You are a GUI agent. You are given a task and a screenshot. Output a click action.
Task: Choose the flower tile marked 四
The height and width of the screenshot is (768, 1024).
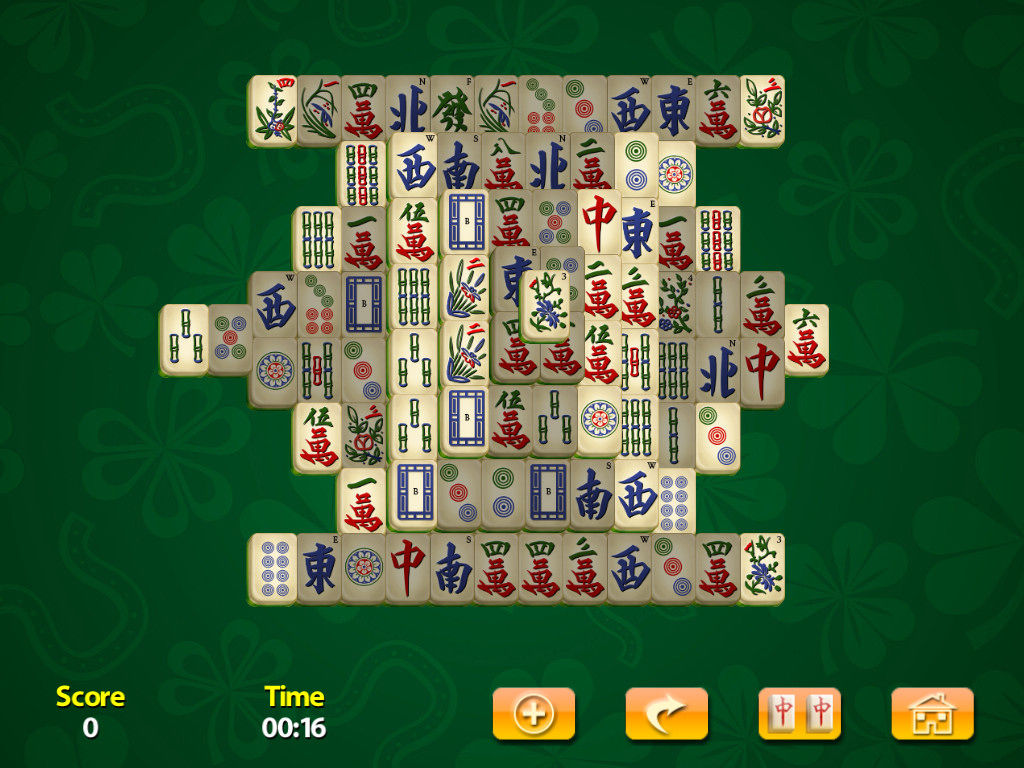[x=272, y=109]
